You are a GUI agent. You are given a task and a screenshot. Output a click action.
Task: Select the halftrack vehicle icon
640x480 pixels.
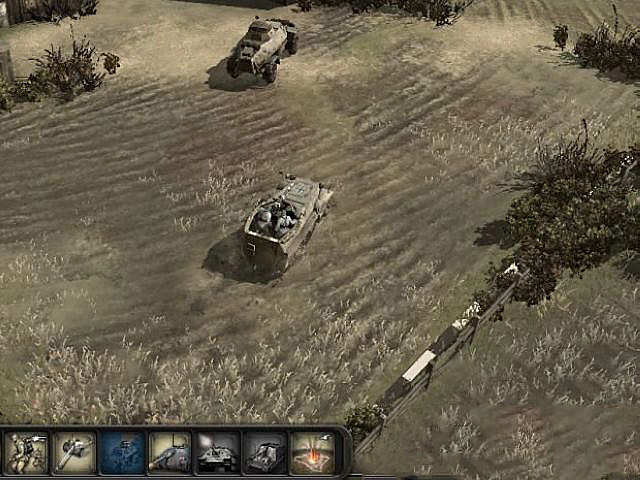pyautogui.click(x=169, y=452)
